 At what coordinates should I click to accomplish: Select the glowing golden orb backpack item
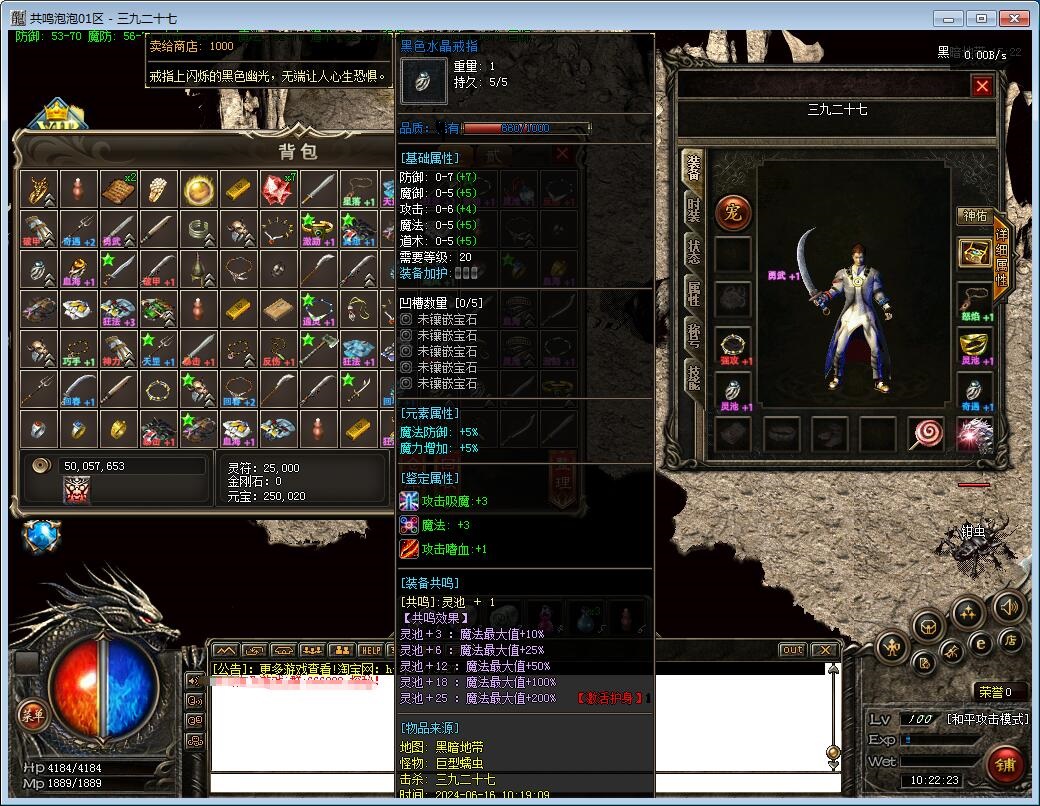click(x=199, y=189)
